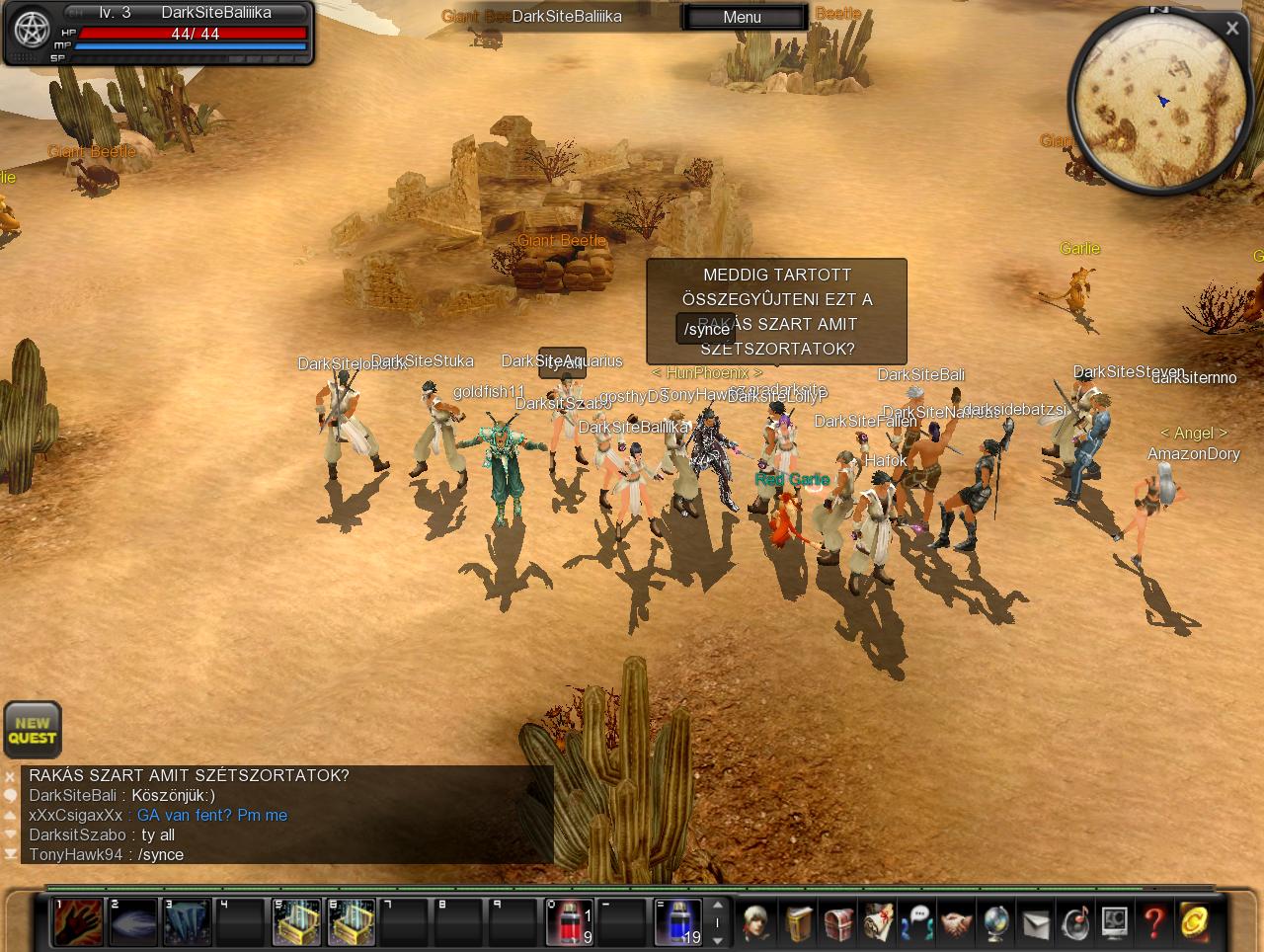This screenshot has width=1264, height=952.
Task: Open the envelope mail icon
Action: click(1035, 923)
